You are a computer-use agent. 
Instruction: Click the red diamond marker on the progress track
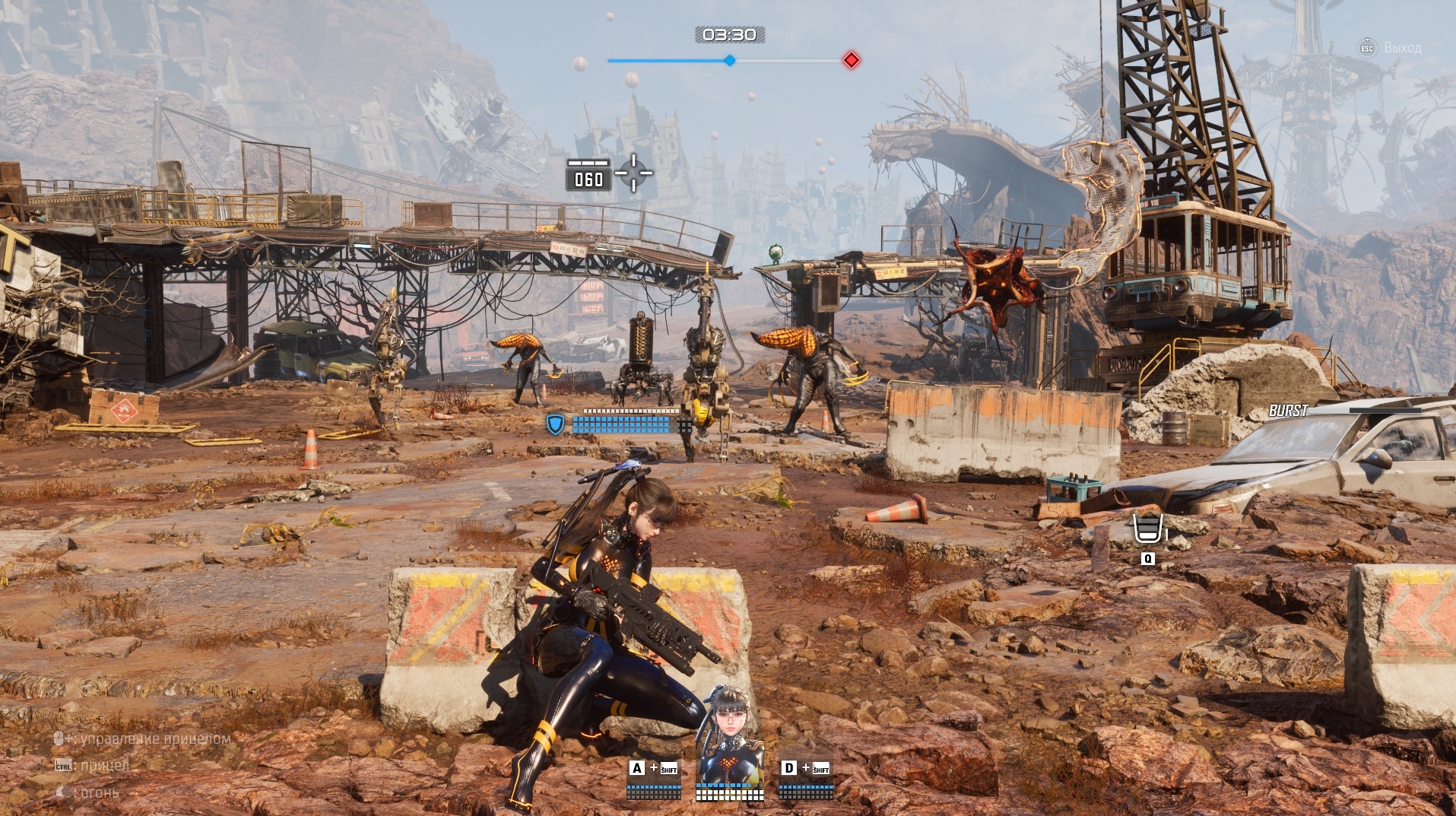pyautogui.click(x=852, y=60)
